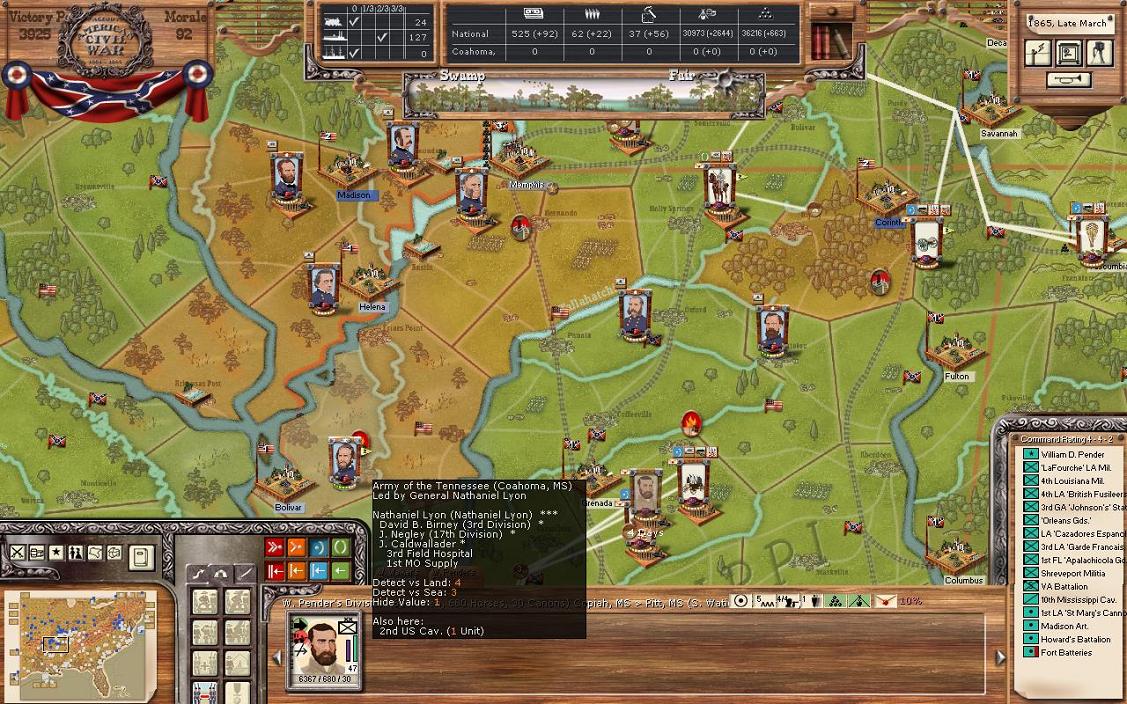
Task: Open the books ledger on the shelf
Action: tap(826, 42)
